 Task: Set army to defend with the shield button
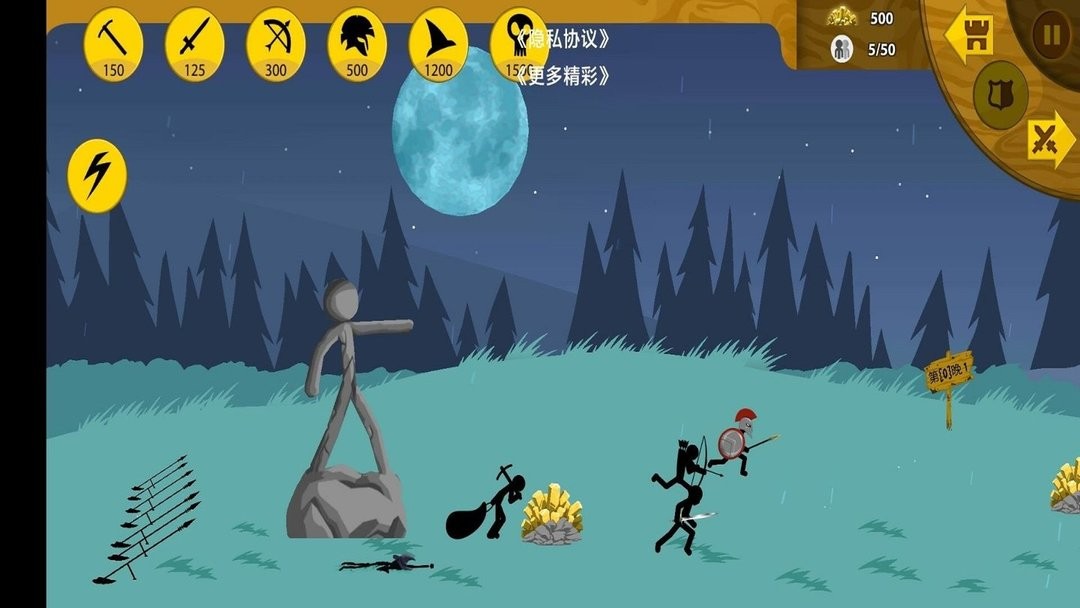pyautogui.click(x=1000, y=95)
